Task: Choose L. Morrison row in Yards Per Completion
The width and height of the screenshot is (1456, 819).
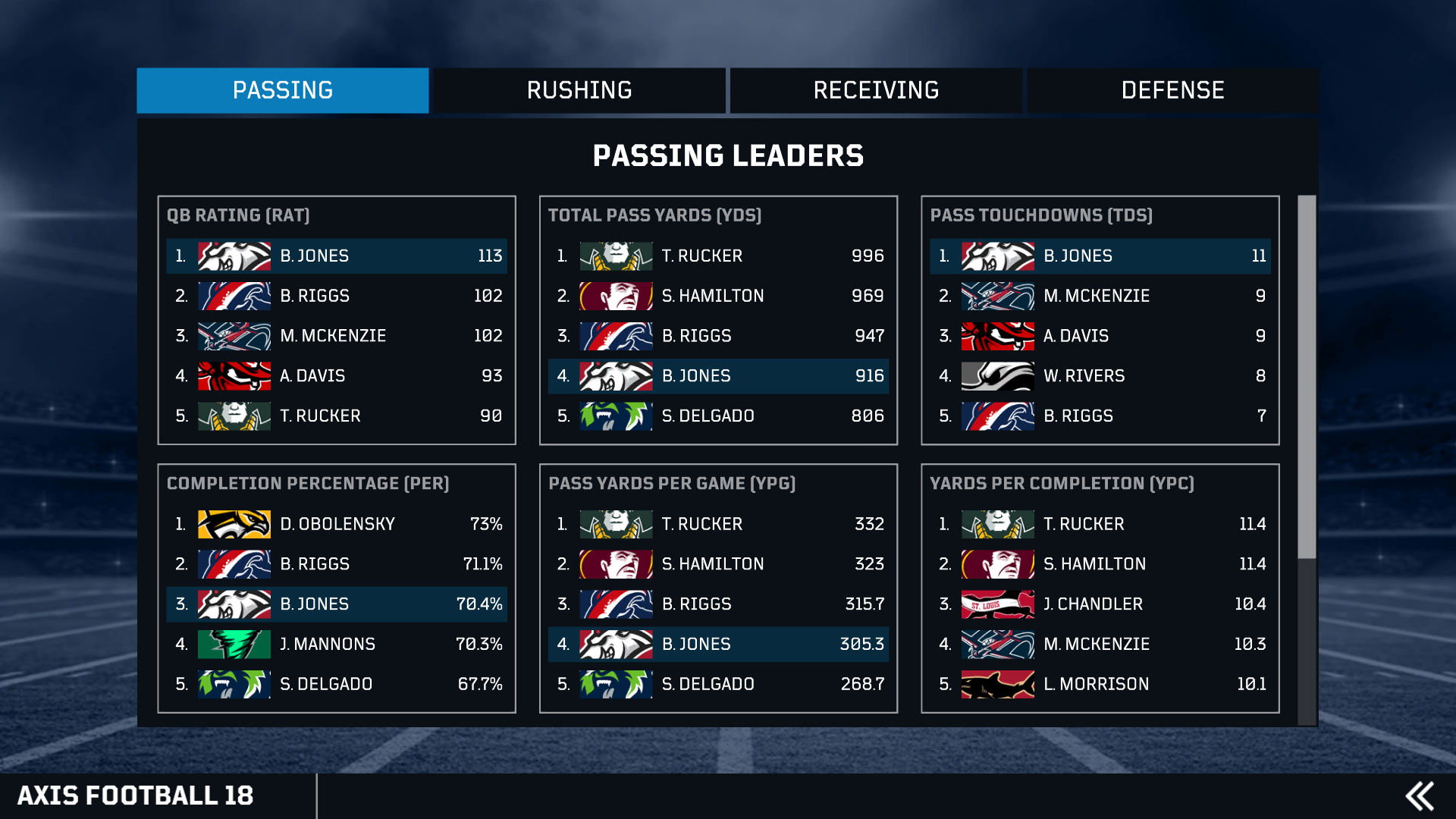Action: tap(1100, 684)
